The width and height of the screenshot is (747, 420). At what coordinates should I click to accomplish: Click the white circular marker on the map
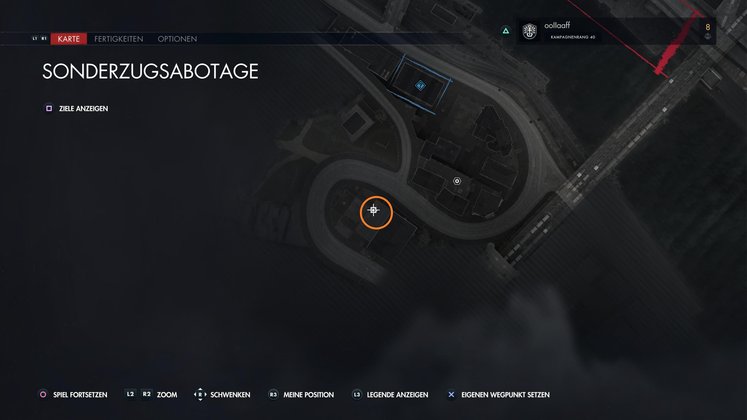click(x=457, y=181)
